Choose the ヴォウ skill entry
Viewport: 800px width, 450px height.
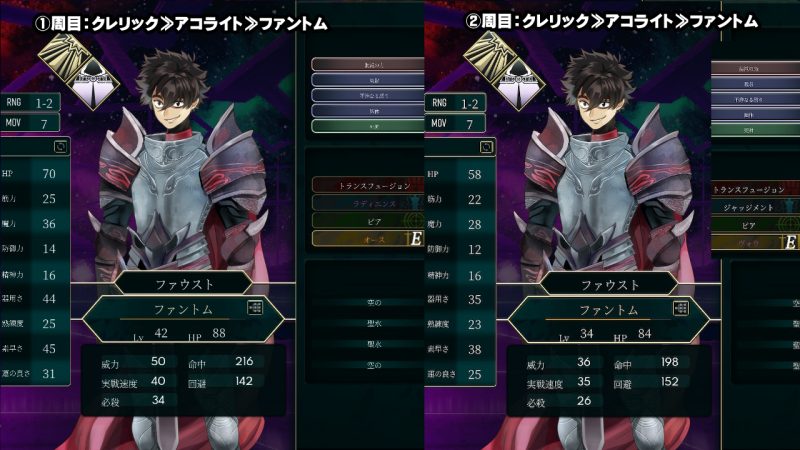coord(753,242)
